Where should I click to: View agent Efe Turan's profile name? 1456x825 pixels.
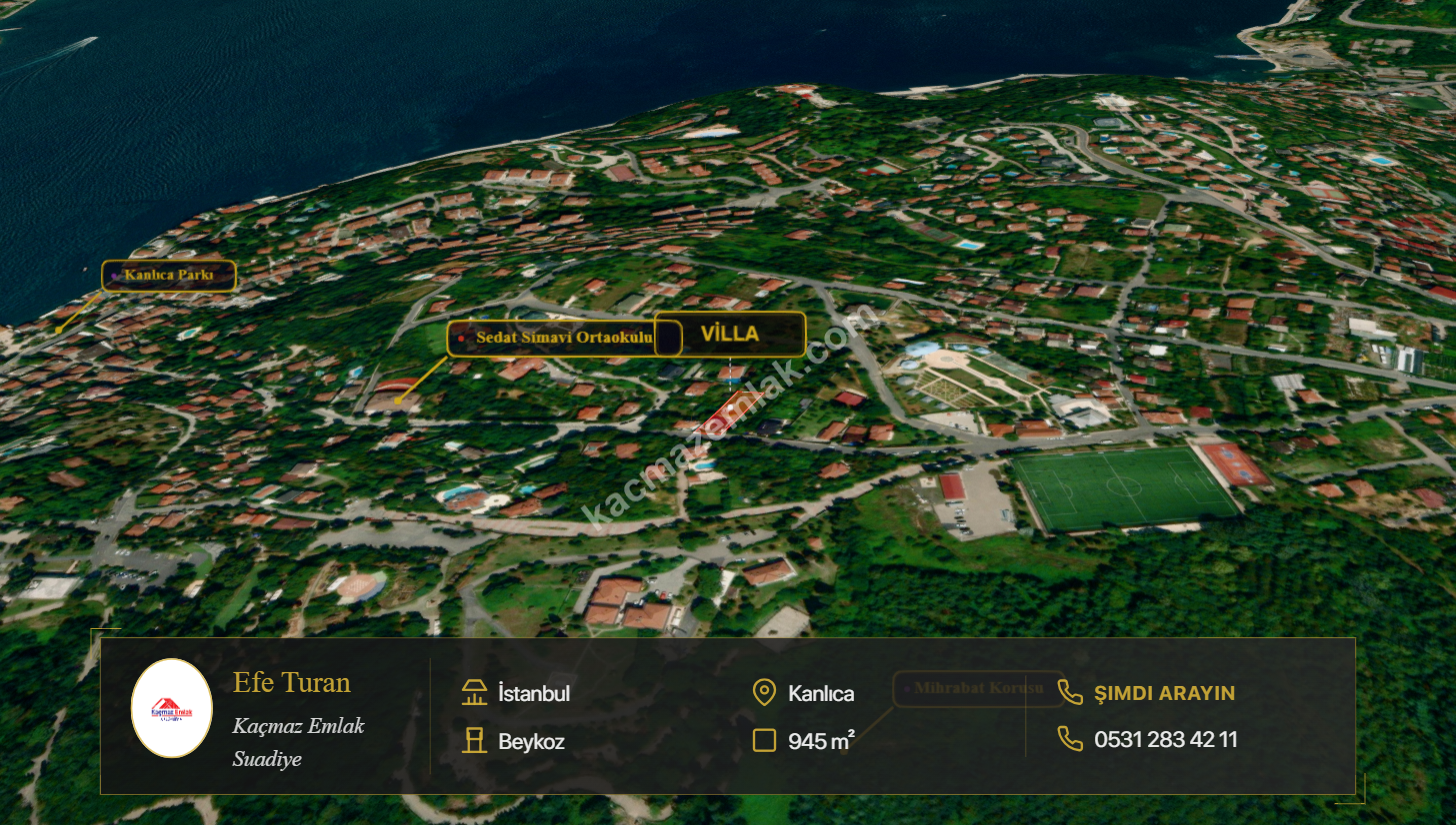292,683
